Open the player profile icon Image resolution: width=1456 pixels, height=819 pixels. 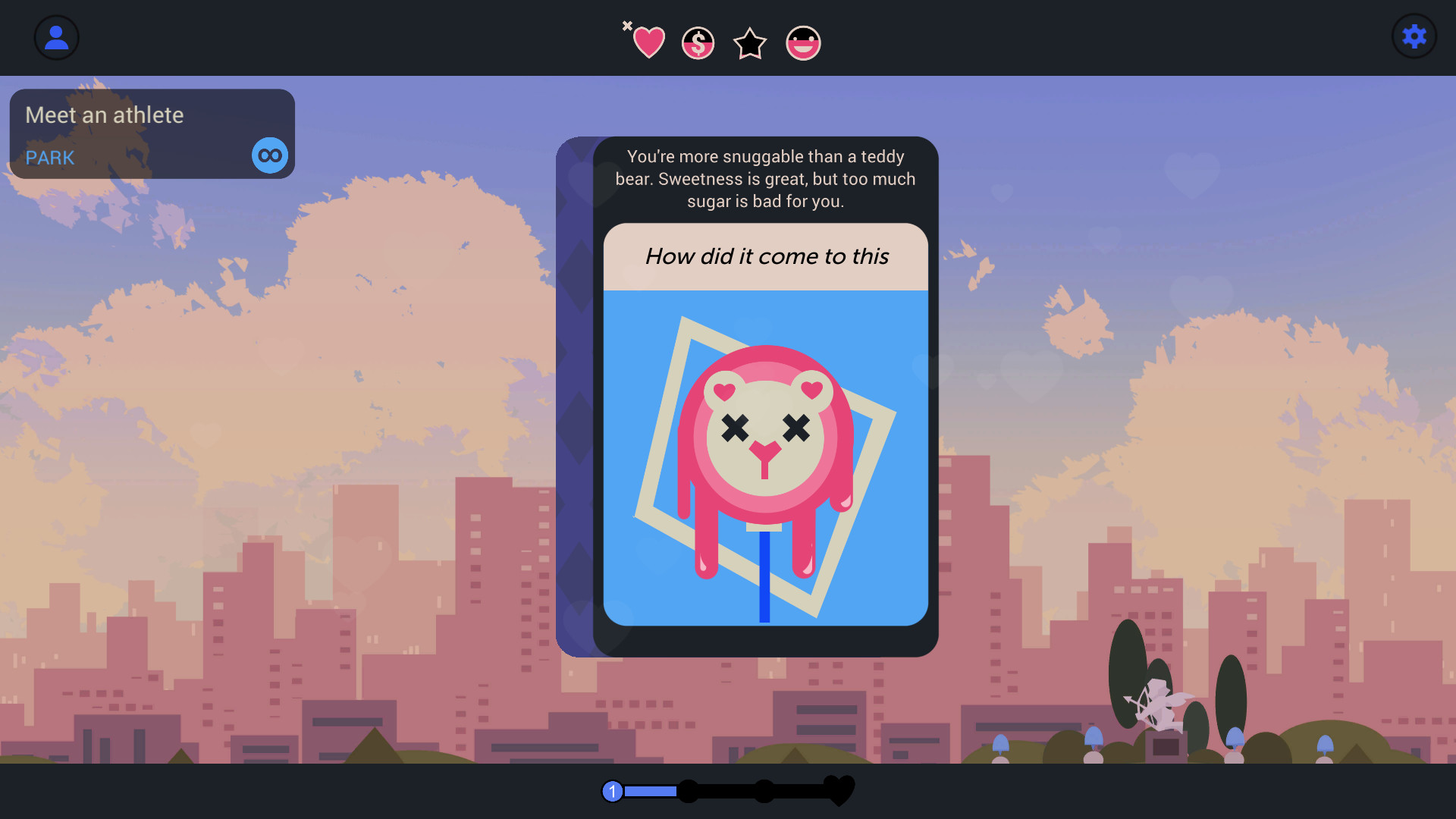(x=56, y=36)
